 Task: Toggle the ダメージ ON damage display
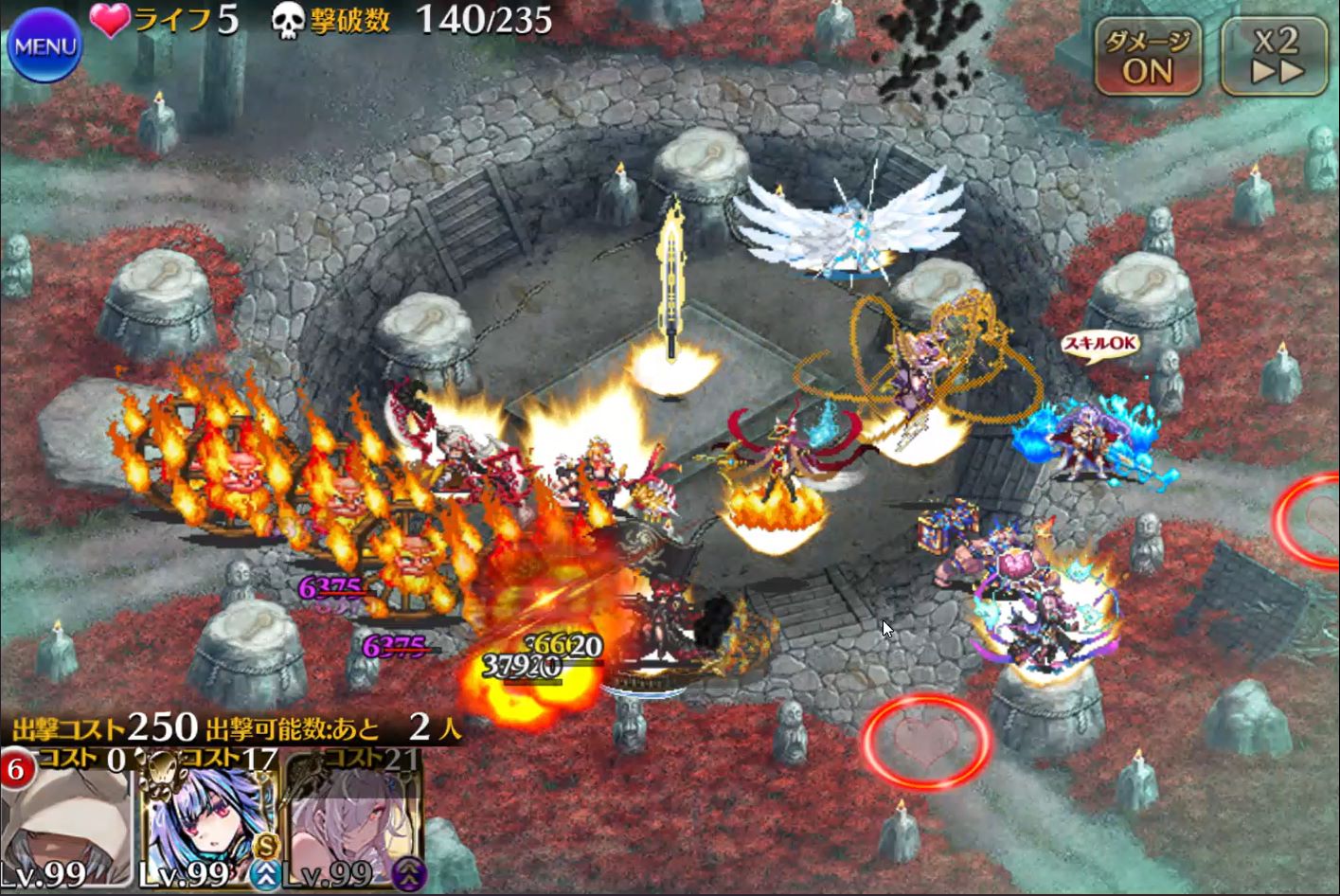[1148, 58]
